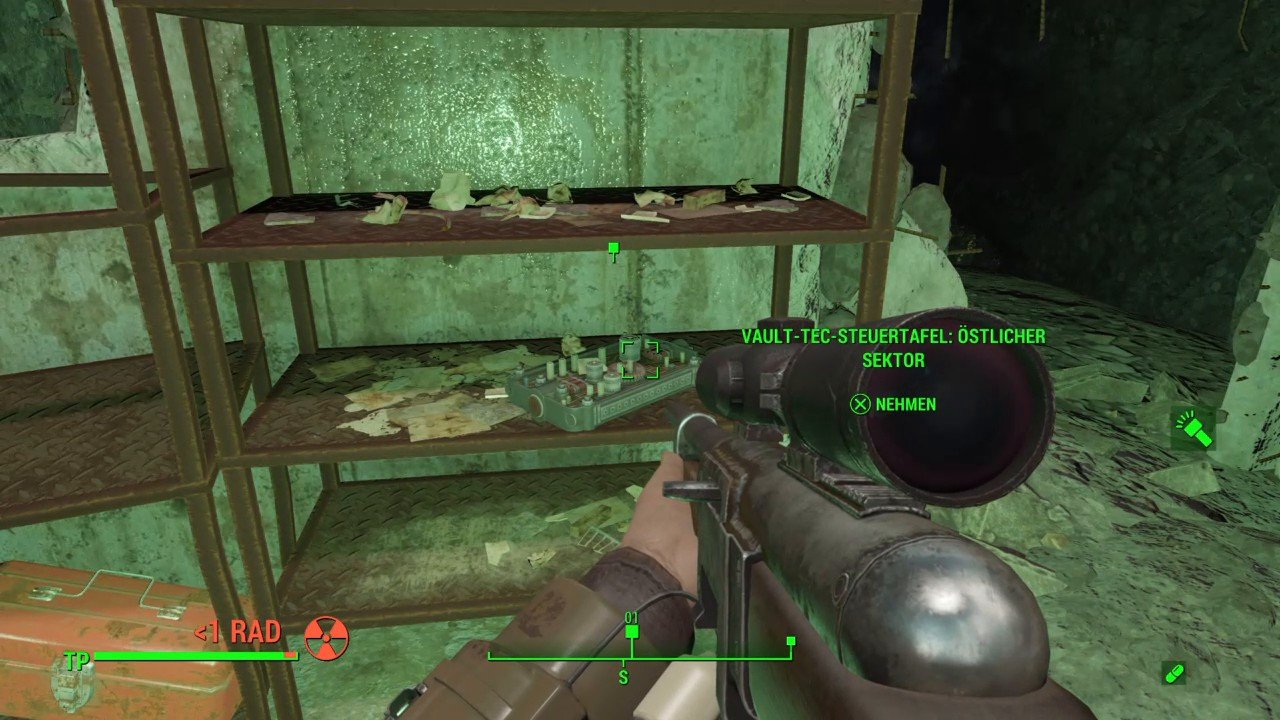Toggle the green flashlight icon

click(1196, 428)
